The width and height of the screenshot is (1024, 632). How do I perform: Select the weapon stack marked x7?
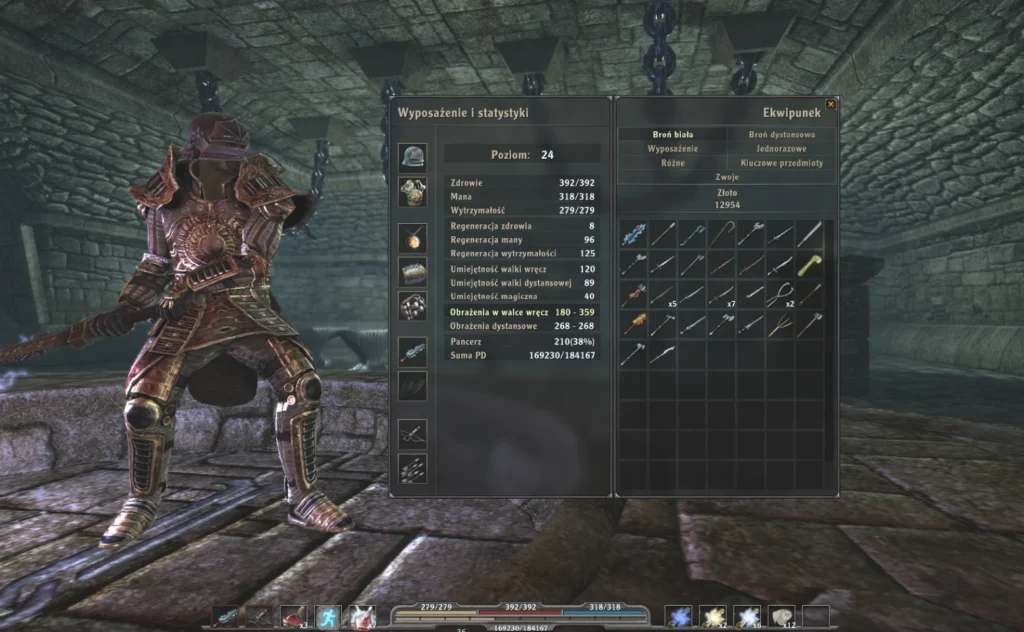coord(721,295)
